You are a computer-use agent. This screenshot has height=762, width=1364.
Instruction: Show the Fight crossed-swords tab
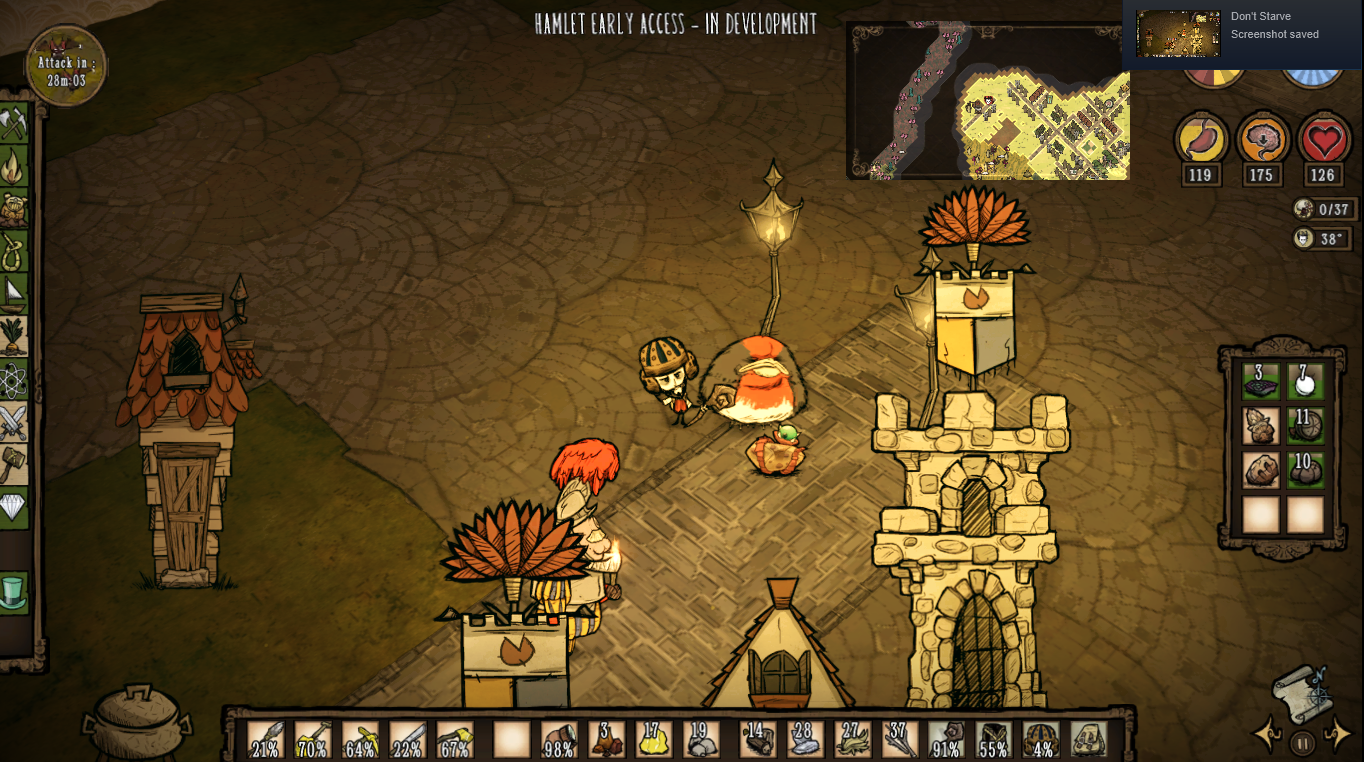14,422
